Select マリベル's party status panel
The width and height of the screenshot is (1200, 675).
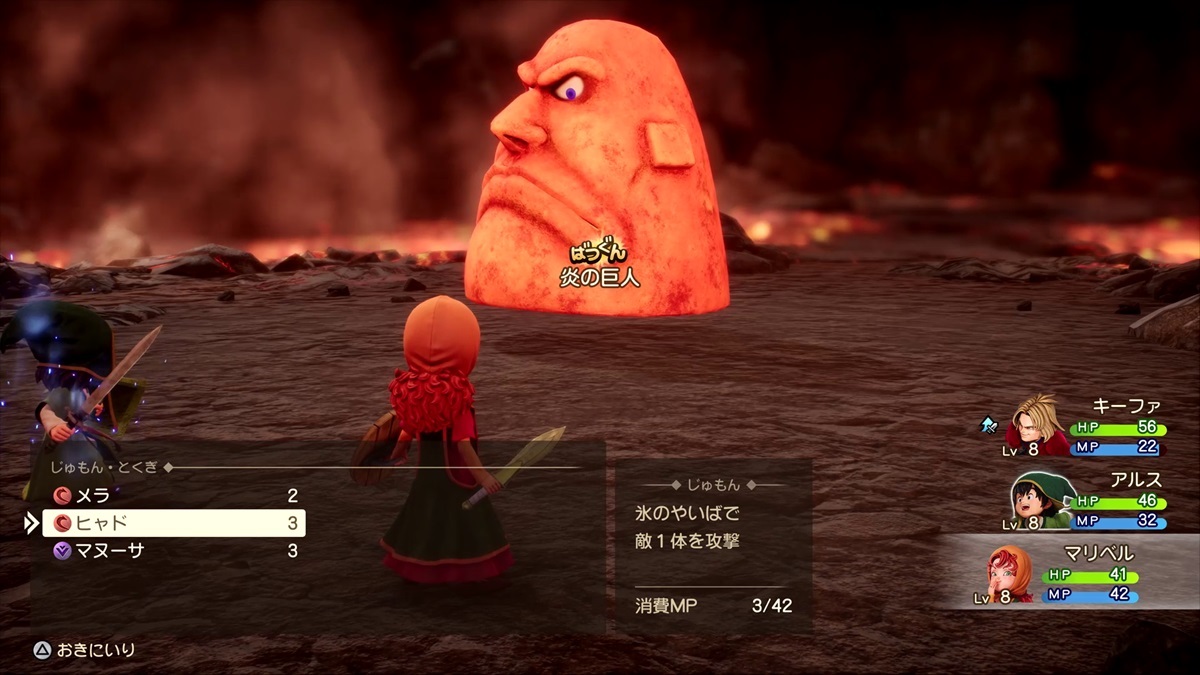(1070, 572)
